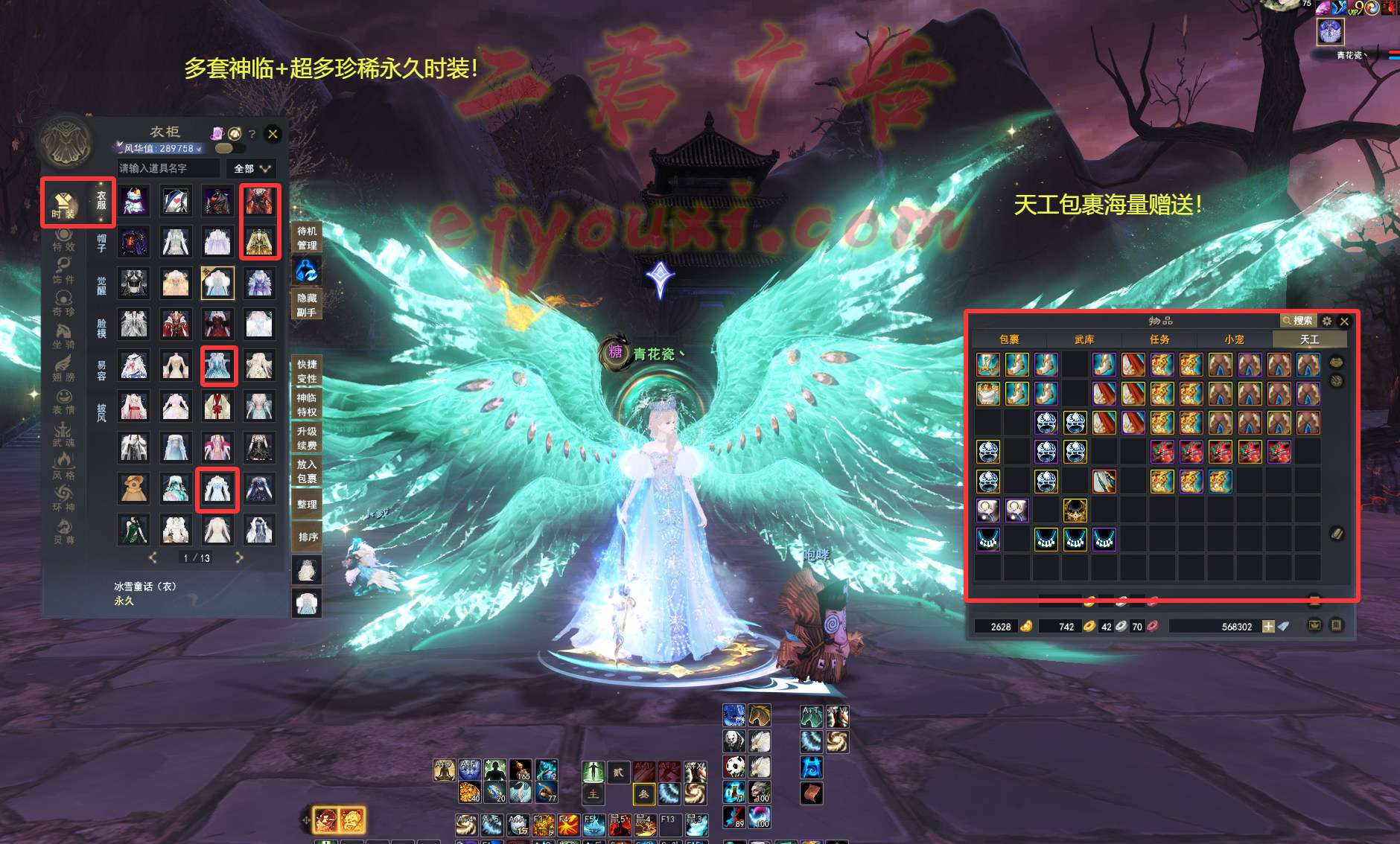Sort the wardrobe with 排序

(308, 537)
